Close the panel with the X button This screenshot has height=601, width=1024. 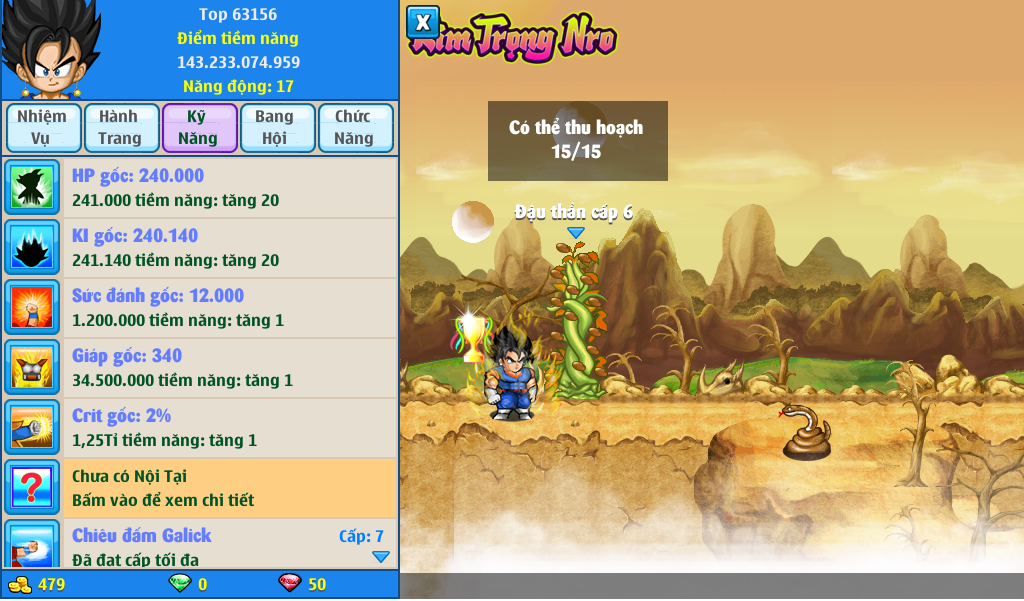423,22
